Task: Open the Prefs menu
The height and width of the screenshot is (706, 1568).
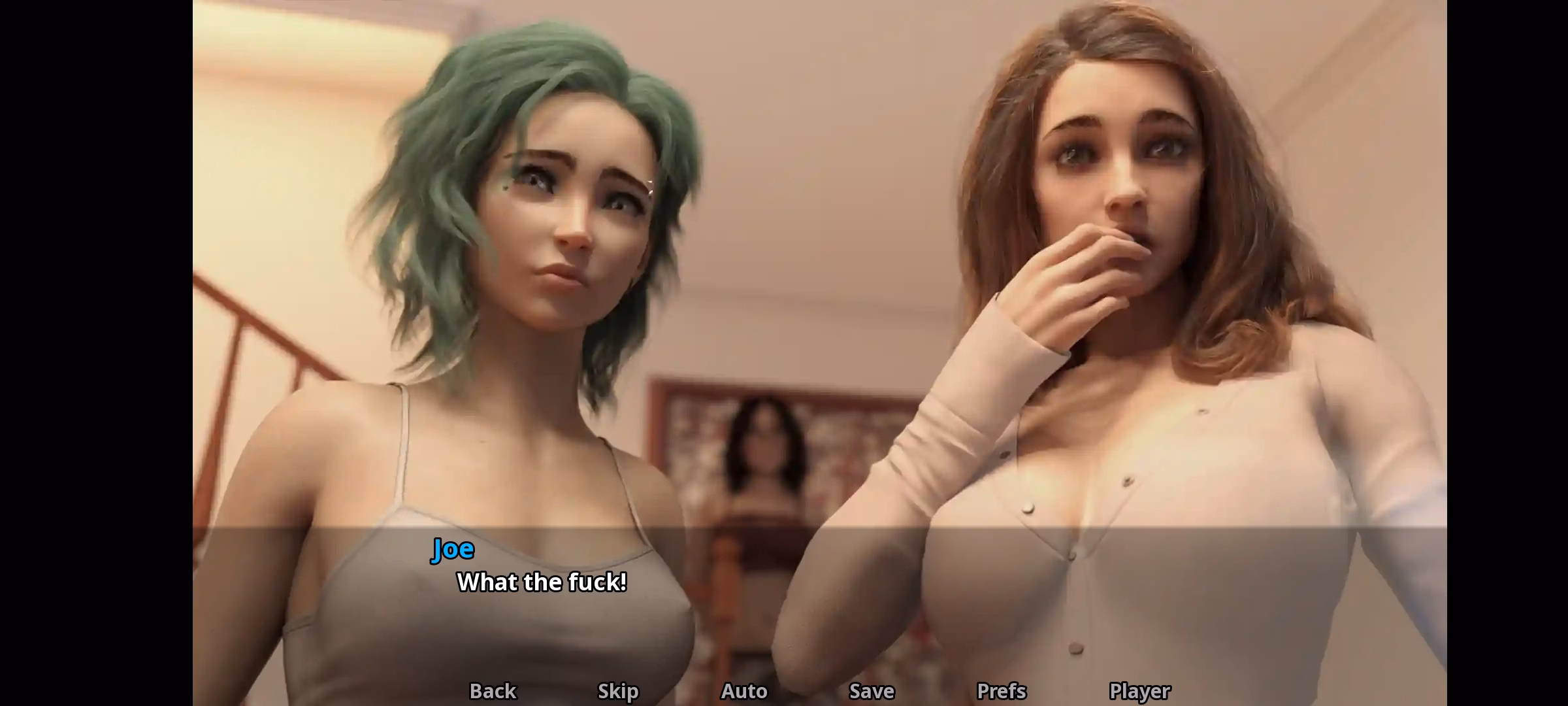Action: [x=1002, y=690]
